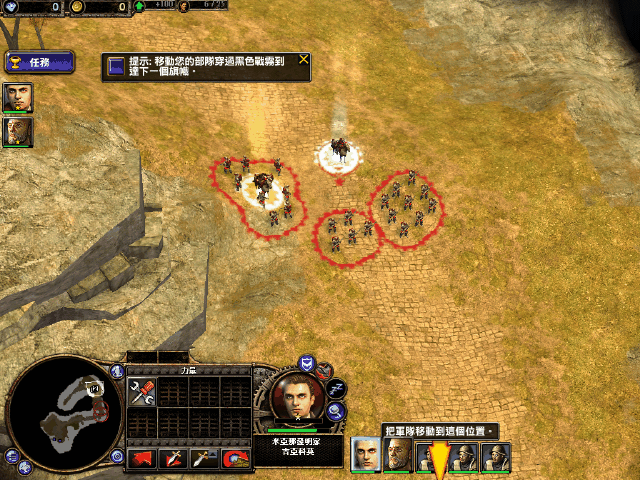The image size is (640, 480).
Task: Select the sword with arrow upgrade icon
Action: tap(204, 458)
